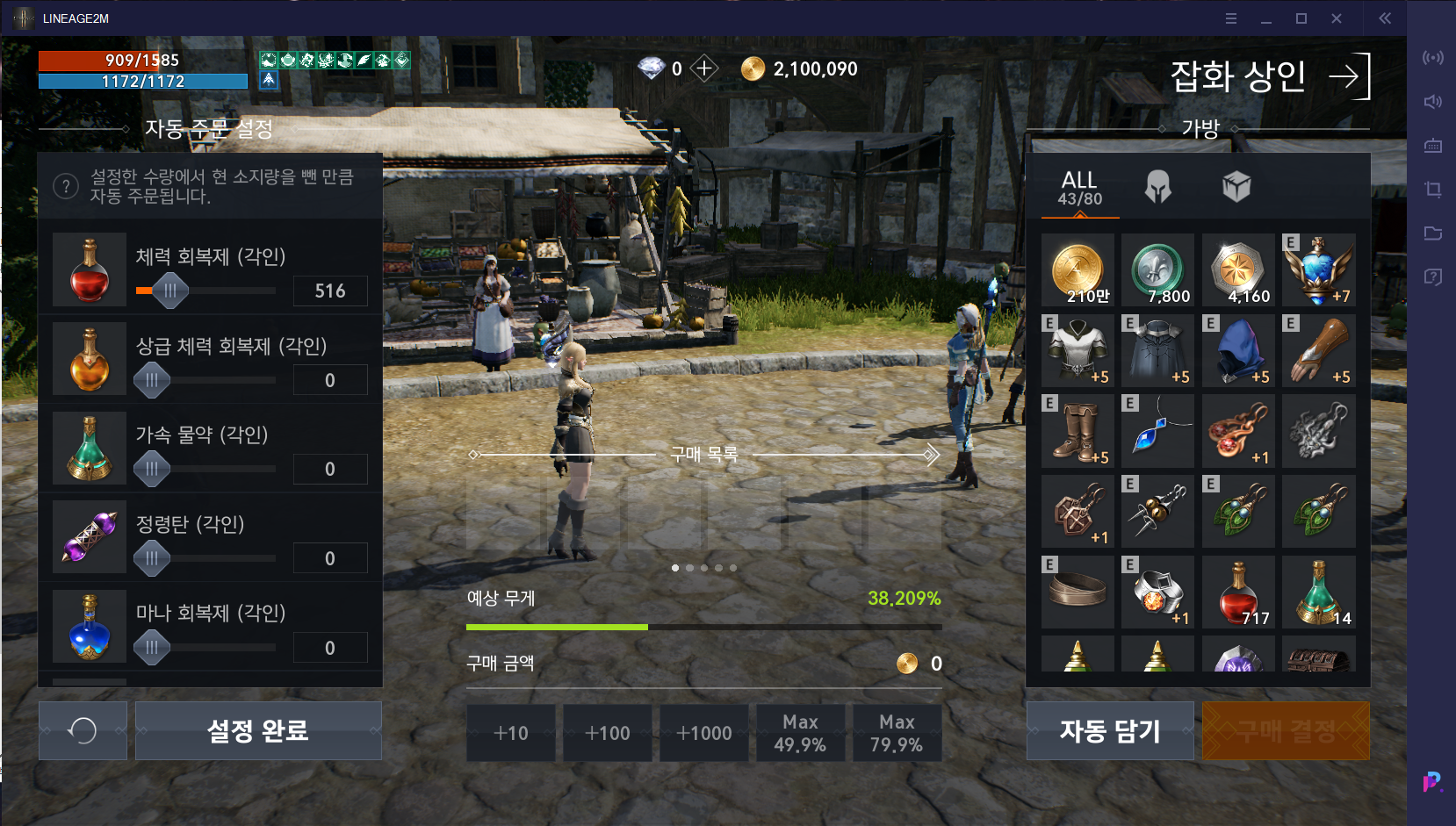Add 1000 with the +1000 button

pos(704,733)
